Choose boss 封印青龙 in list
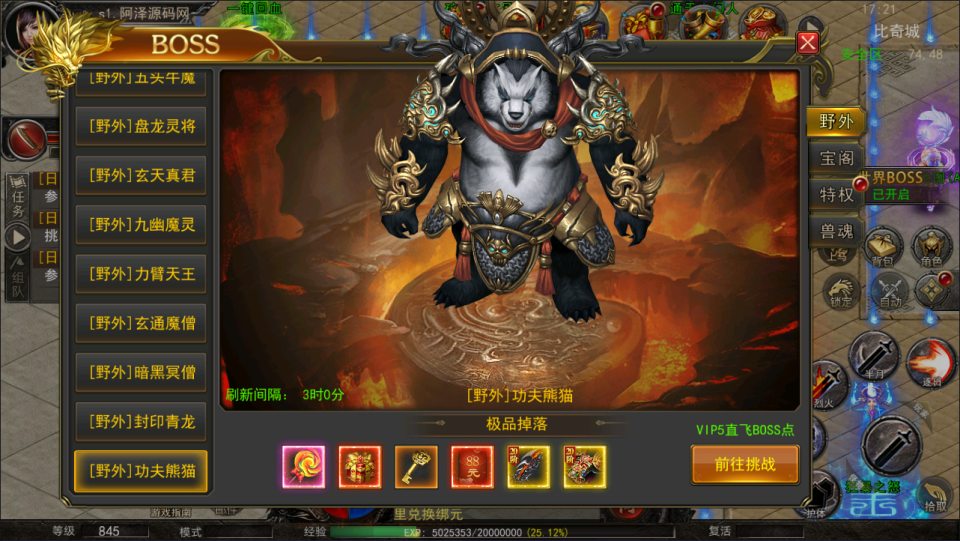The width and height of the screenshot is (960, 541). click(x=141, y=421)
